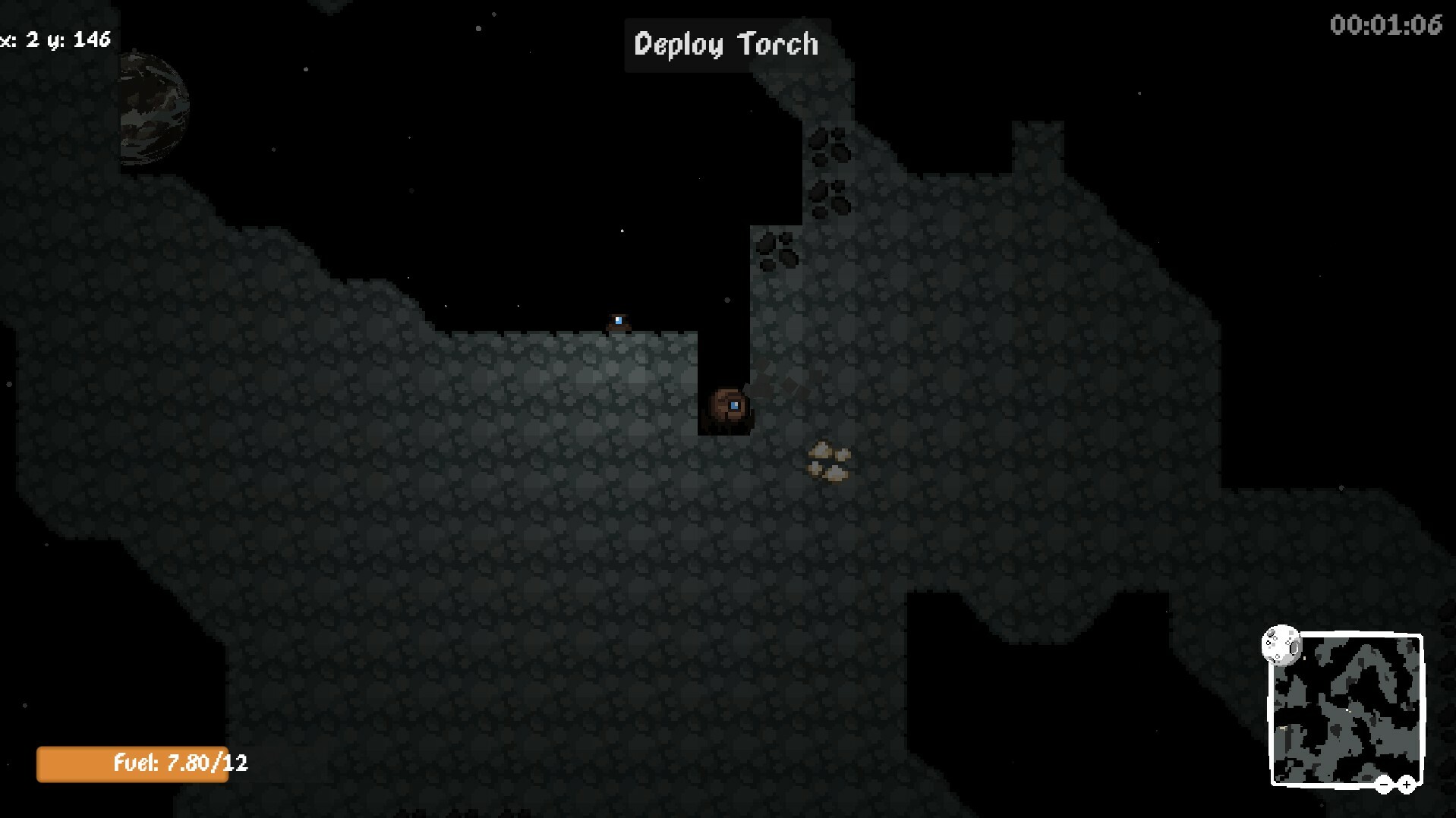Click the gold streak on the minimap's left side
Image resolution: width=1456 pixels, height=818 pixels.
click(1281, 728)
